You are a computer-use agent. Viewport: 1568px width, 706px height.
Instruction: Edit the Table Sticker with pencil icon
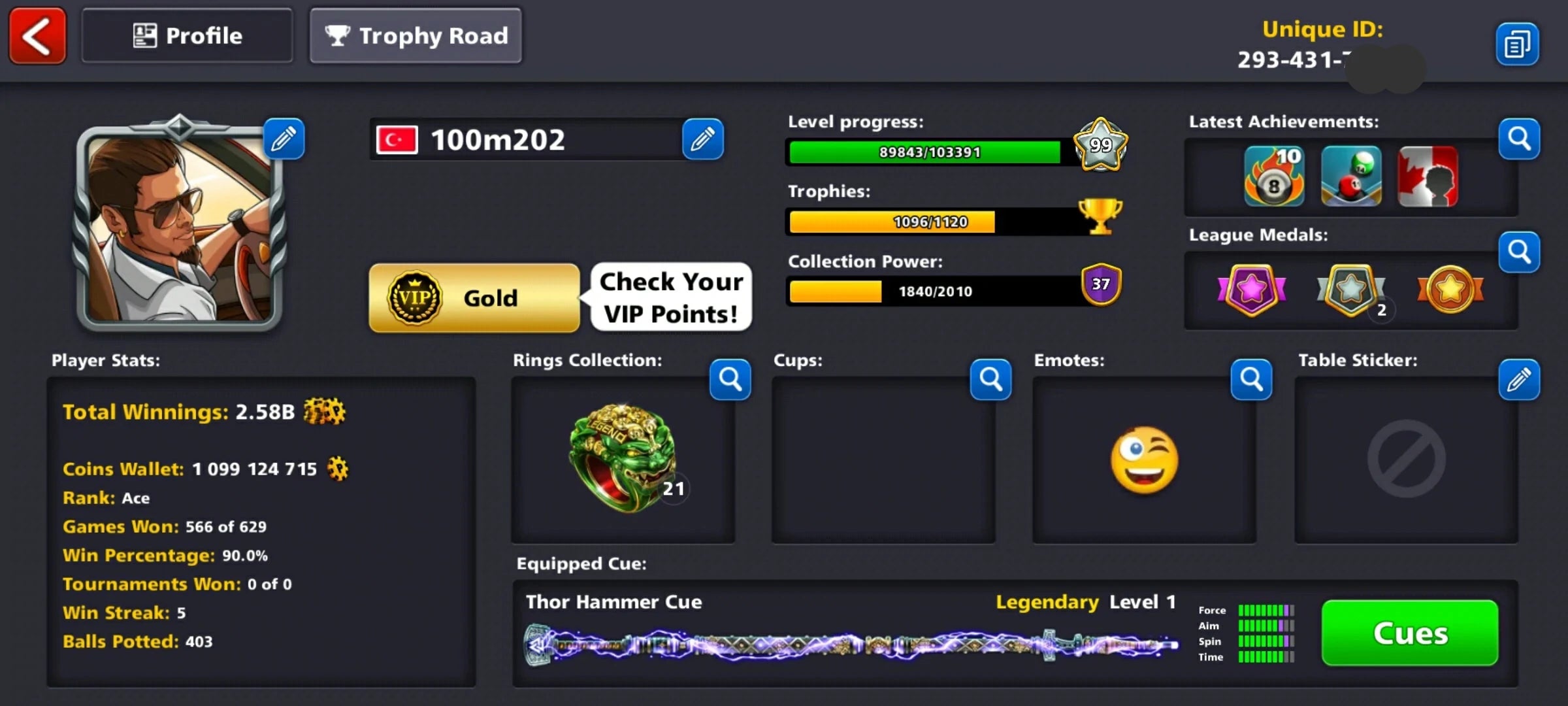pos(1519,379)
